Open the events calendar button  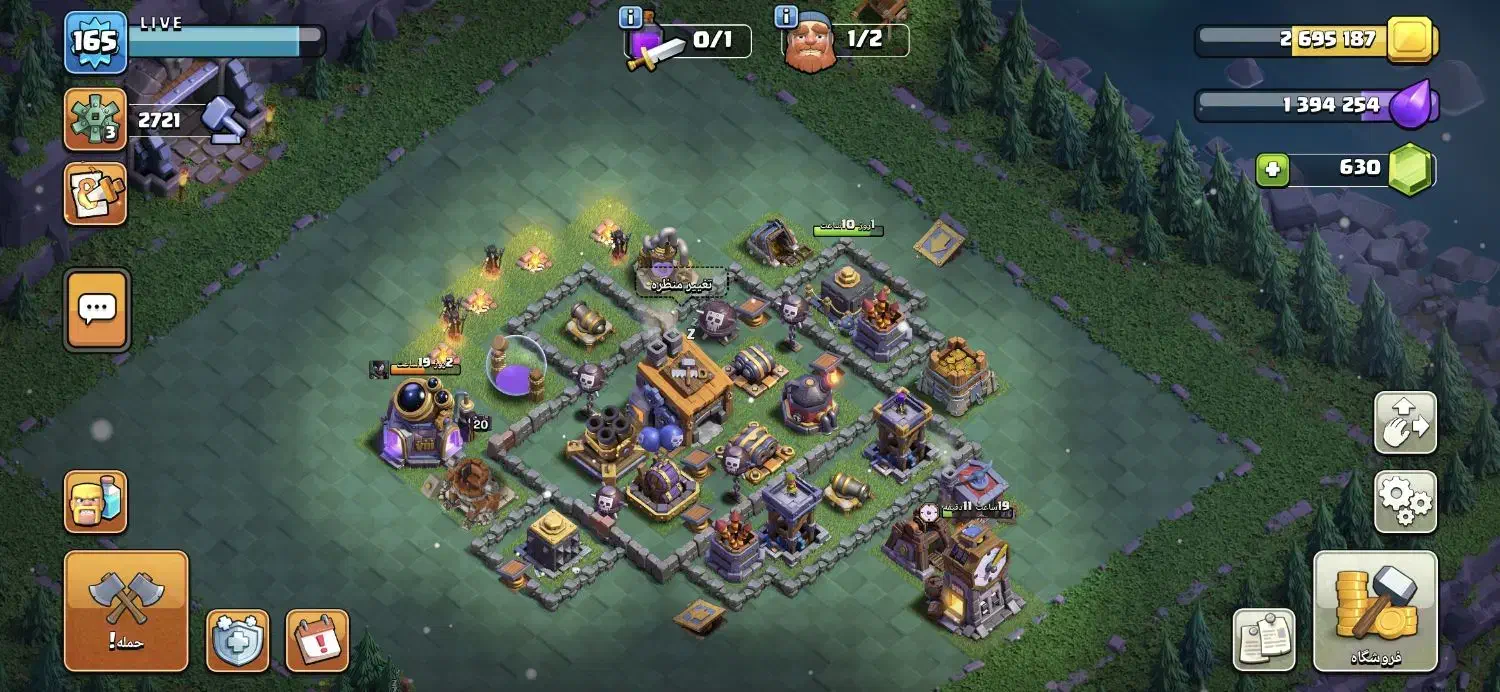click(x=317, y=640)
